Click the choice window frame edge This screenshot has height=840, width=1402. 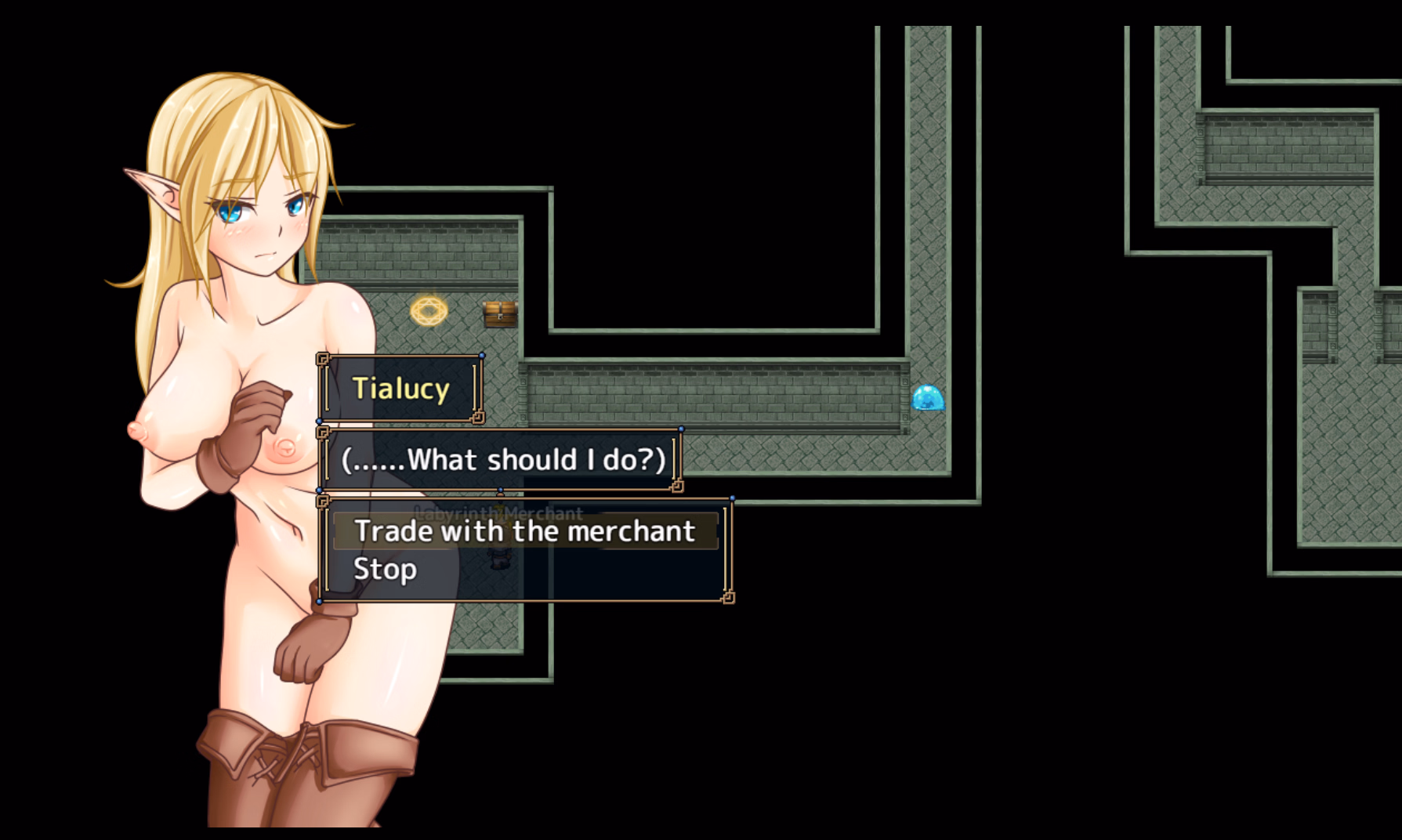point(733,549)
